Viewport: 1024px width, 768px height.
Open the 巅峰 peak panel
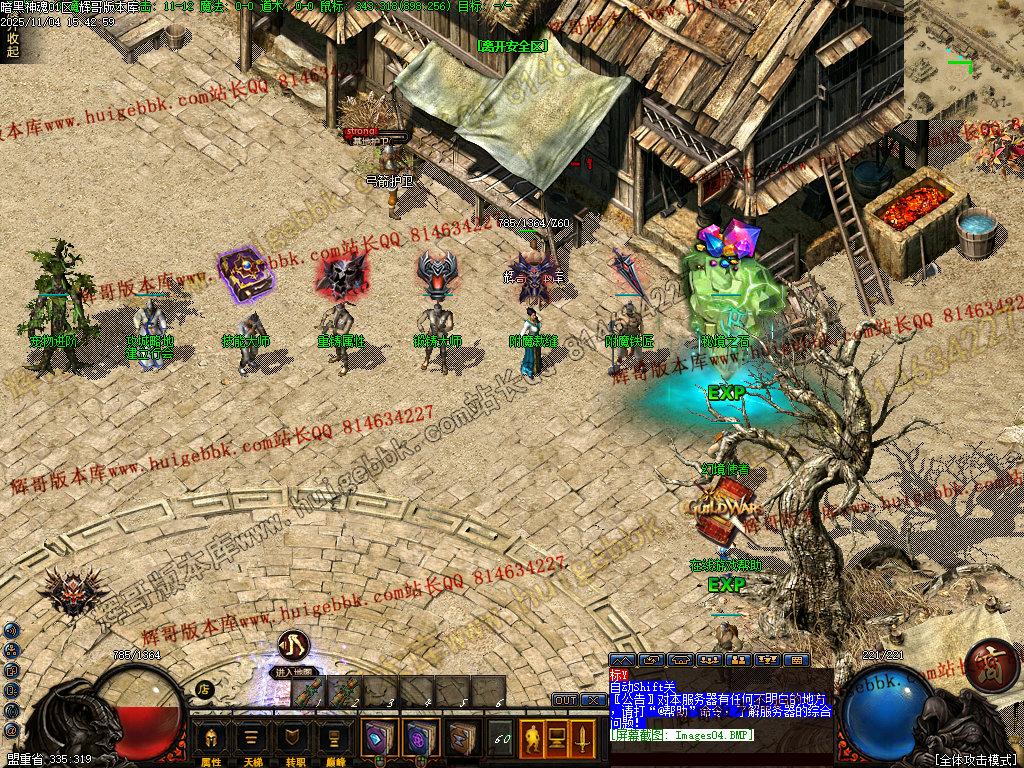[x=333, y=739]
